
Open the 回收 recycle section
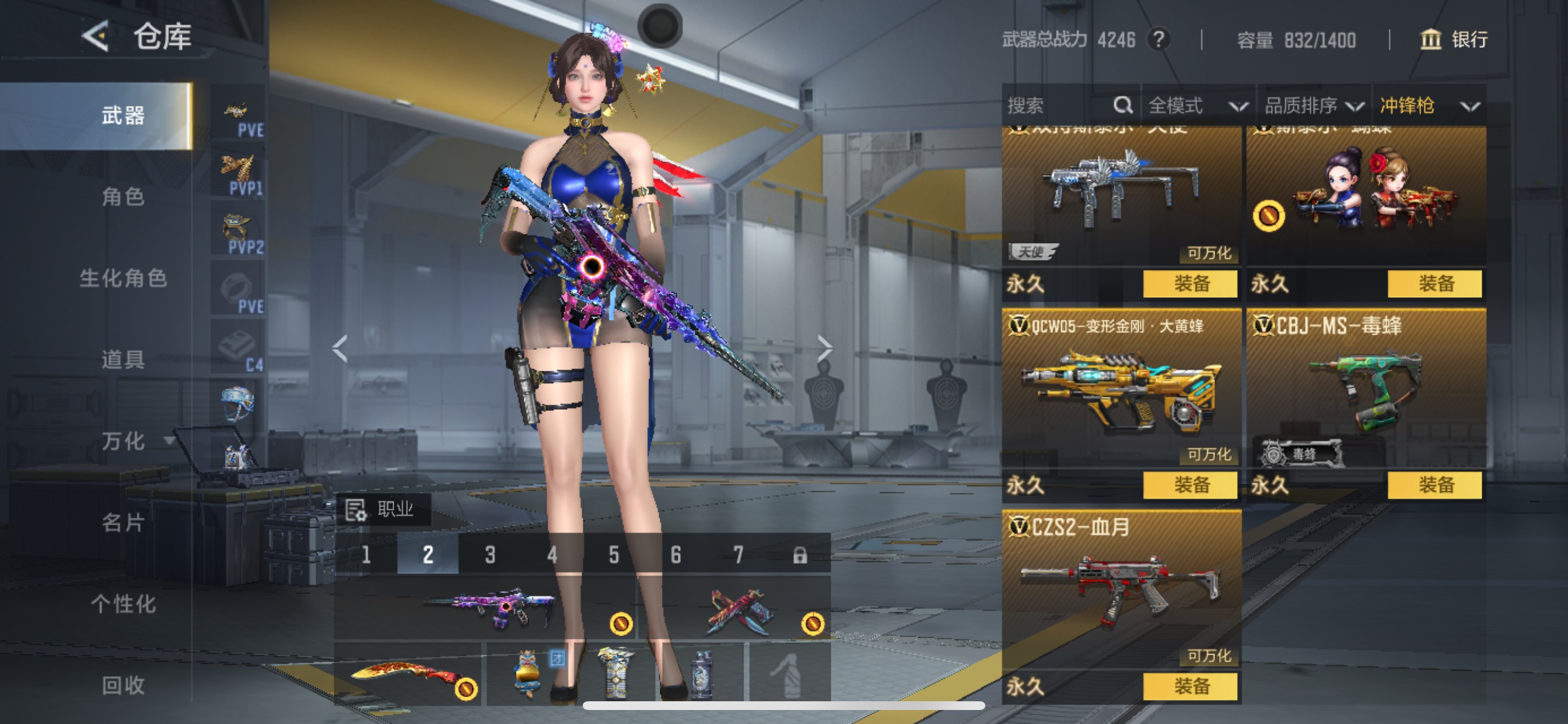click(123, 685)
